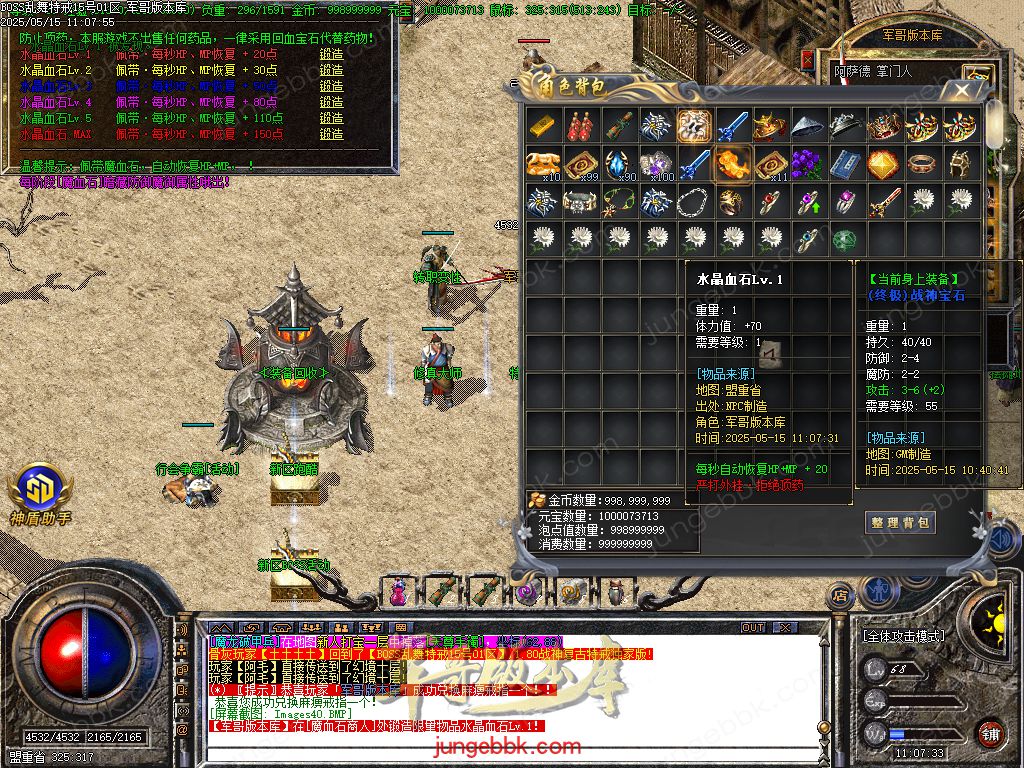
Task: Select the red potion bundle slot
Action: tap(581, 127)
